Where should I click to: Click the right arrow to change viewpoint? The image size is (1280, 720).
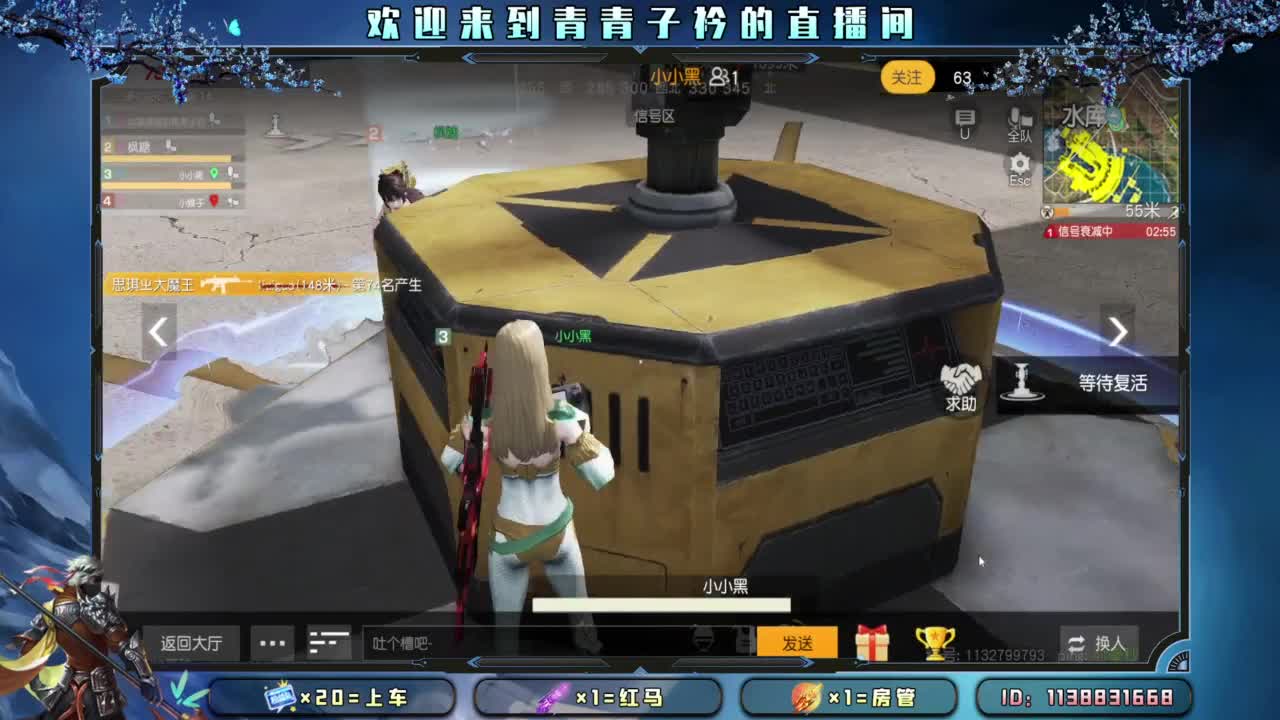point(1120,331)
